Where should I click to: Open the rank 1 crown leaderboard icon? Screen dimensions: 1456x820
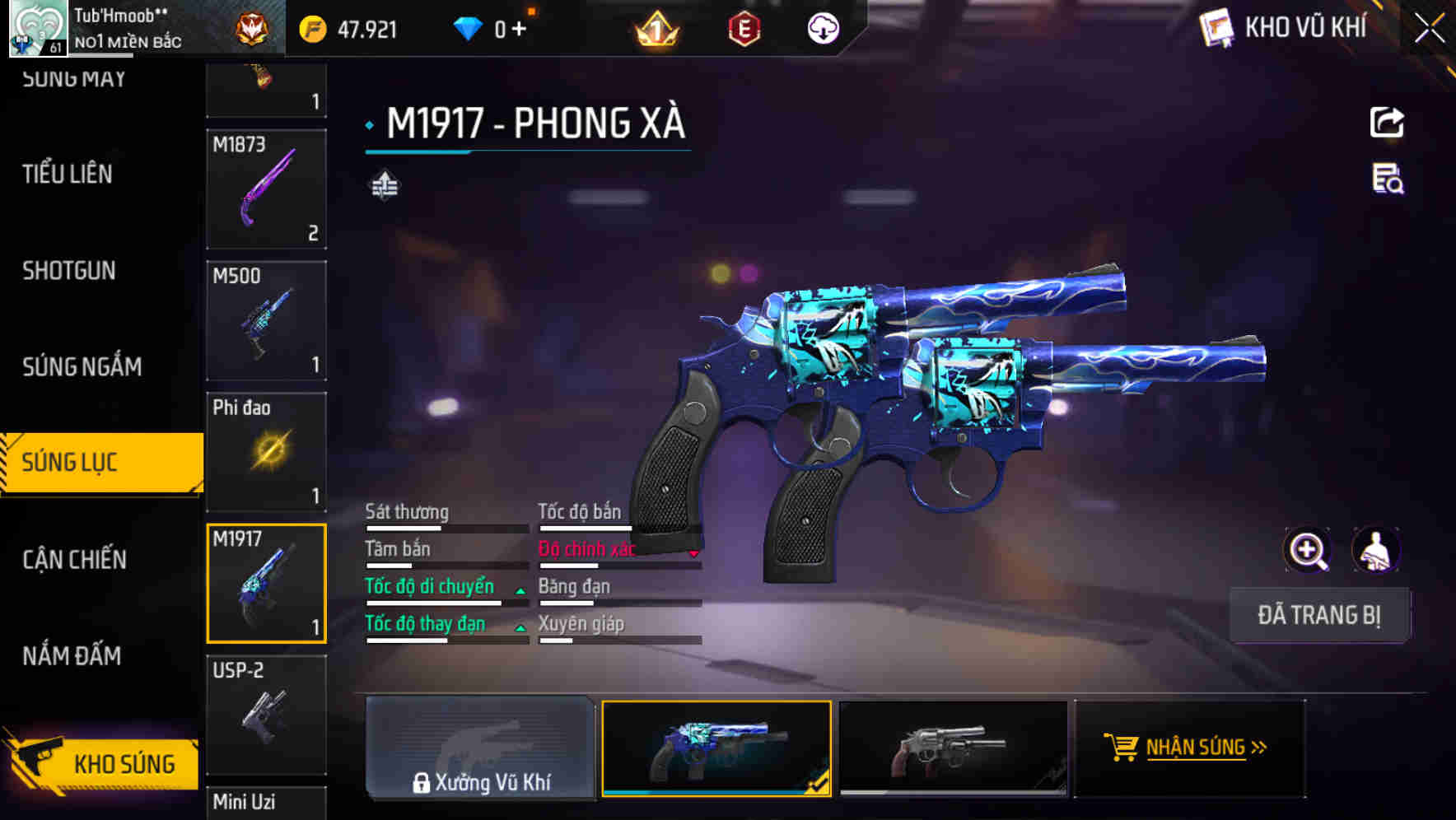coord(655,29)
